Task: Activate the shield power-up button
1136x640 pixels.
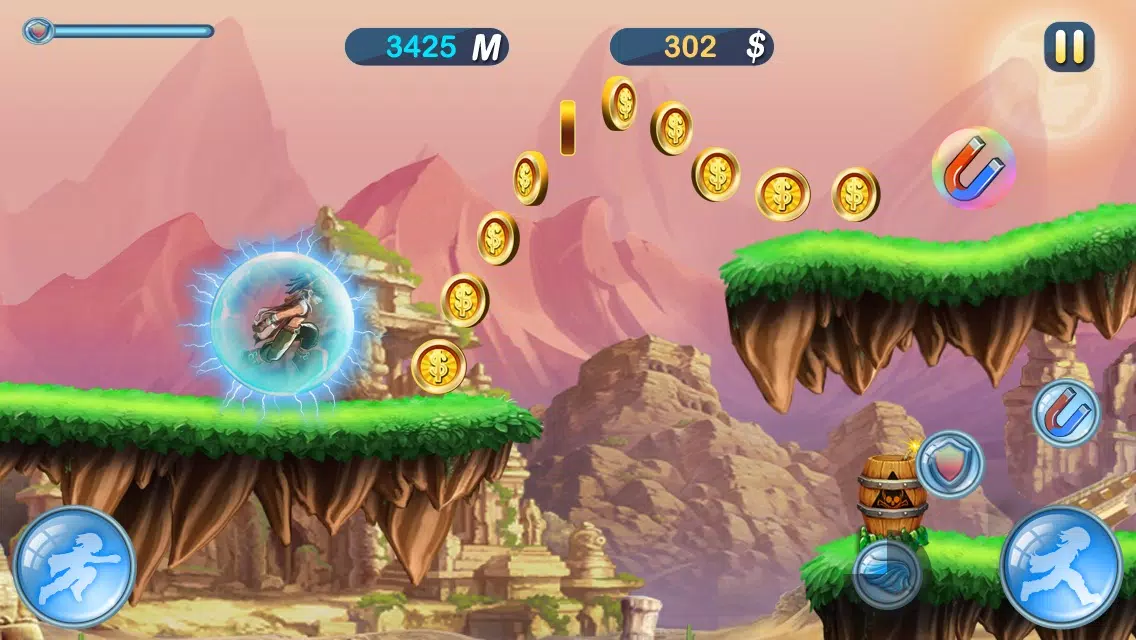Action: coord(949,464)
